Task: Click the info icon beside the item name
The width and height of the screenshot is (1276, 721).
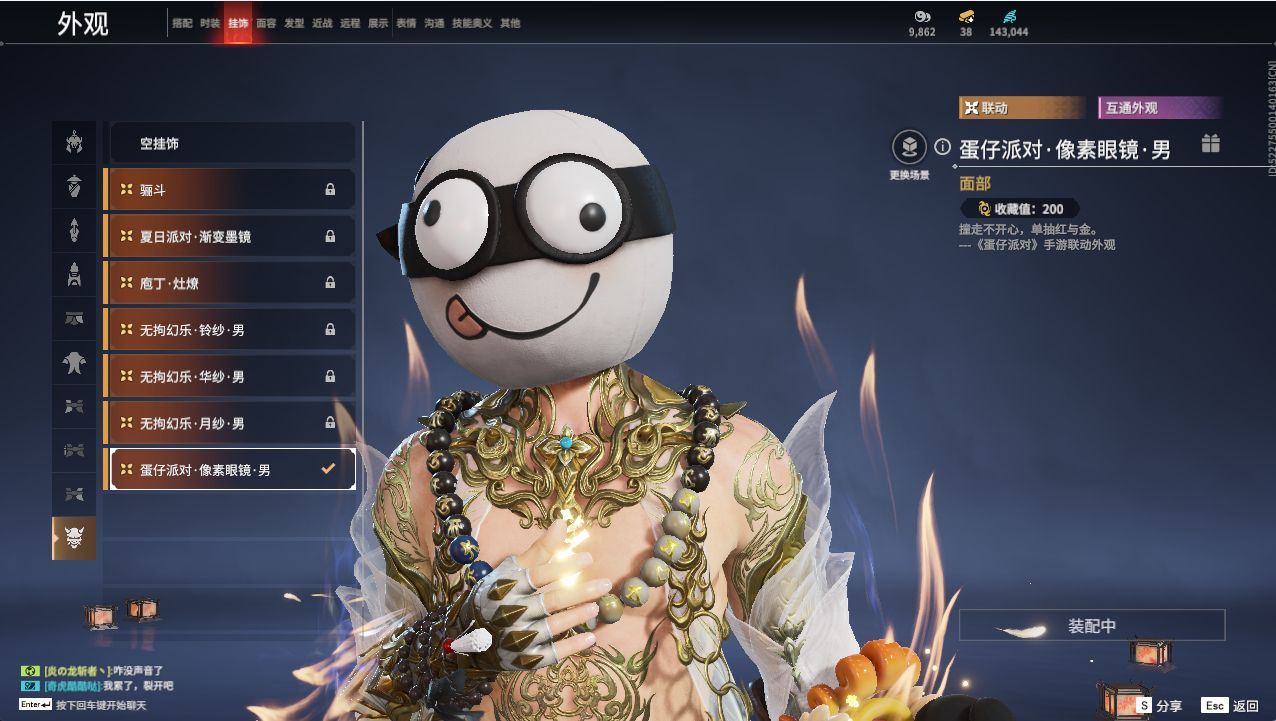Action: pyautogui.click(x=942, y=147)
